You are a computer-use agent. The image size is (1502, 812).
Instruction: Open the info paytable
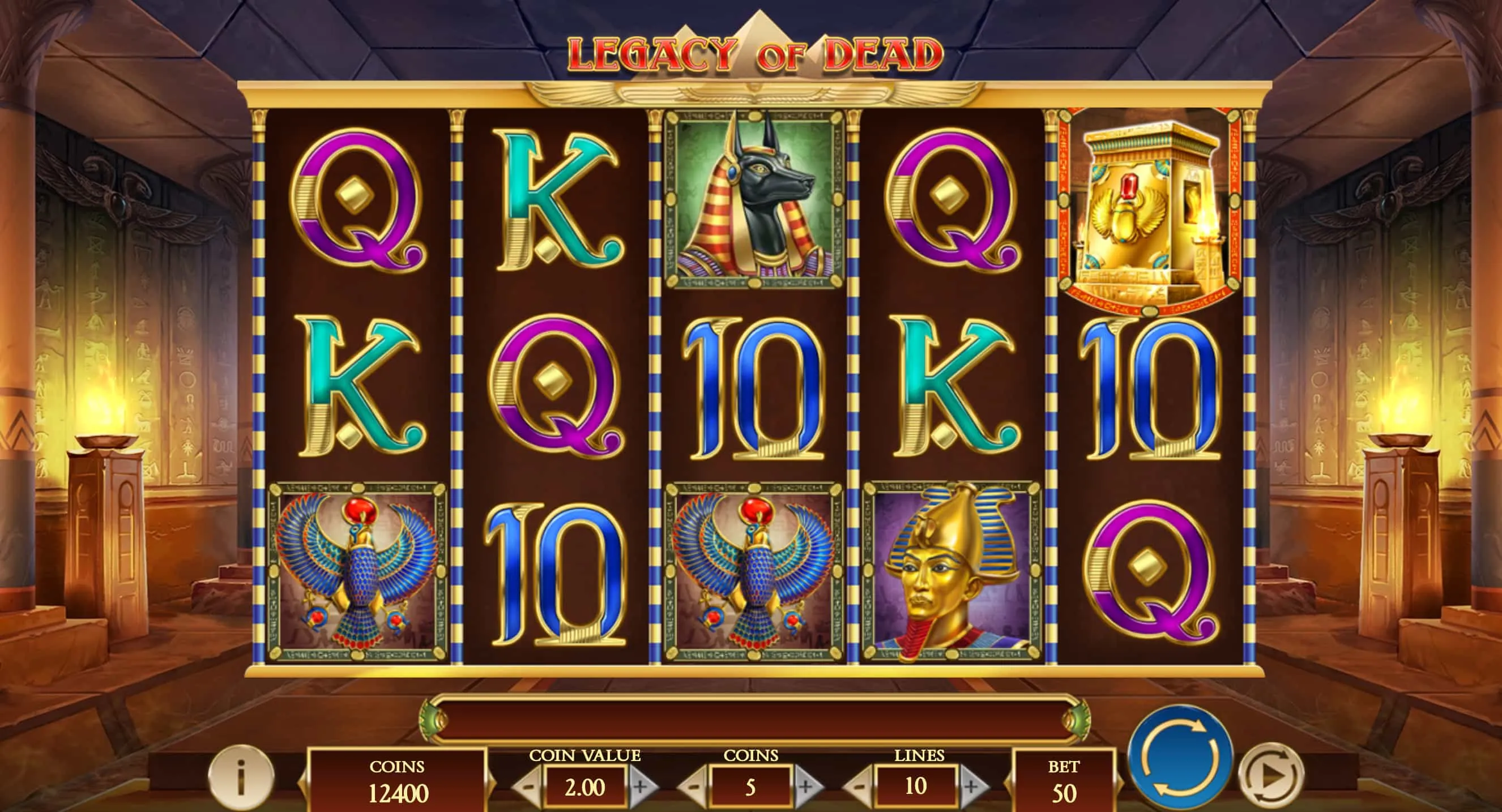click(x=240, y=777)
